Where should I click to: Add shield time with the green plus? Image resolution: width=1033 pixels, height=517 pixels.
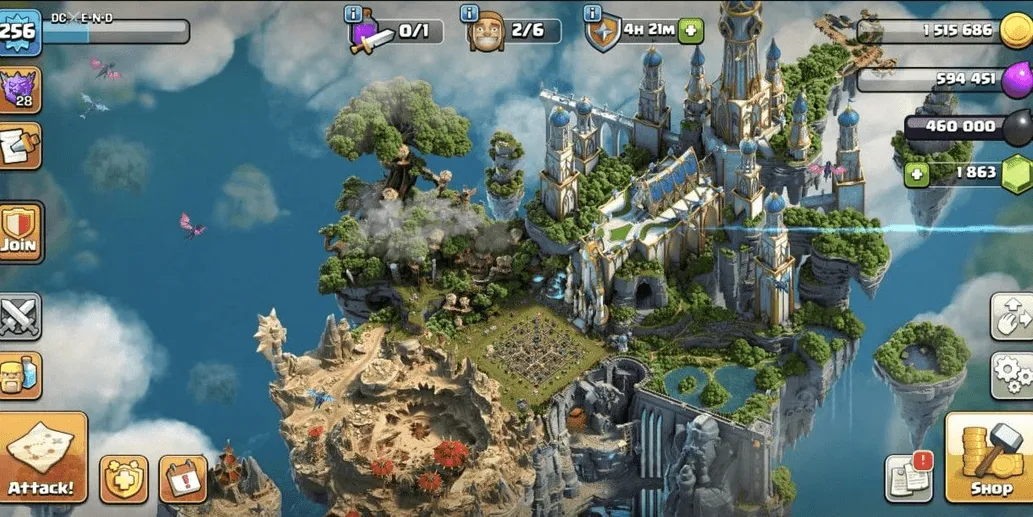(691, 31)
